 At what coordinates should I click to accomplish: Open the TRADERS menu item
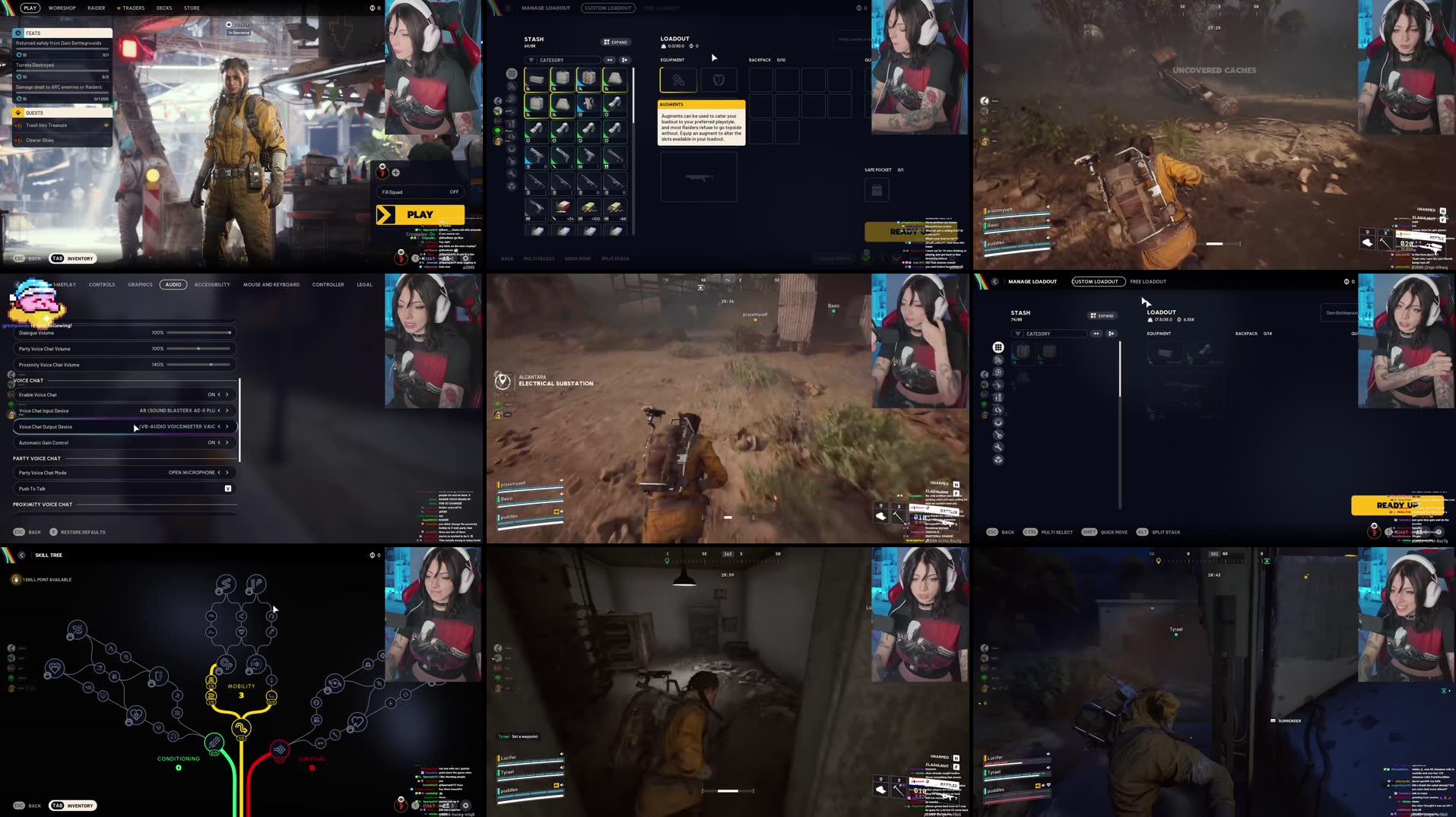pos(132,8)
